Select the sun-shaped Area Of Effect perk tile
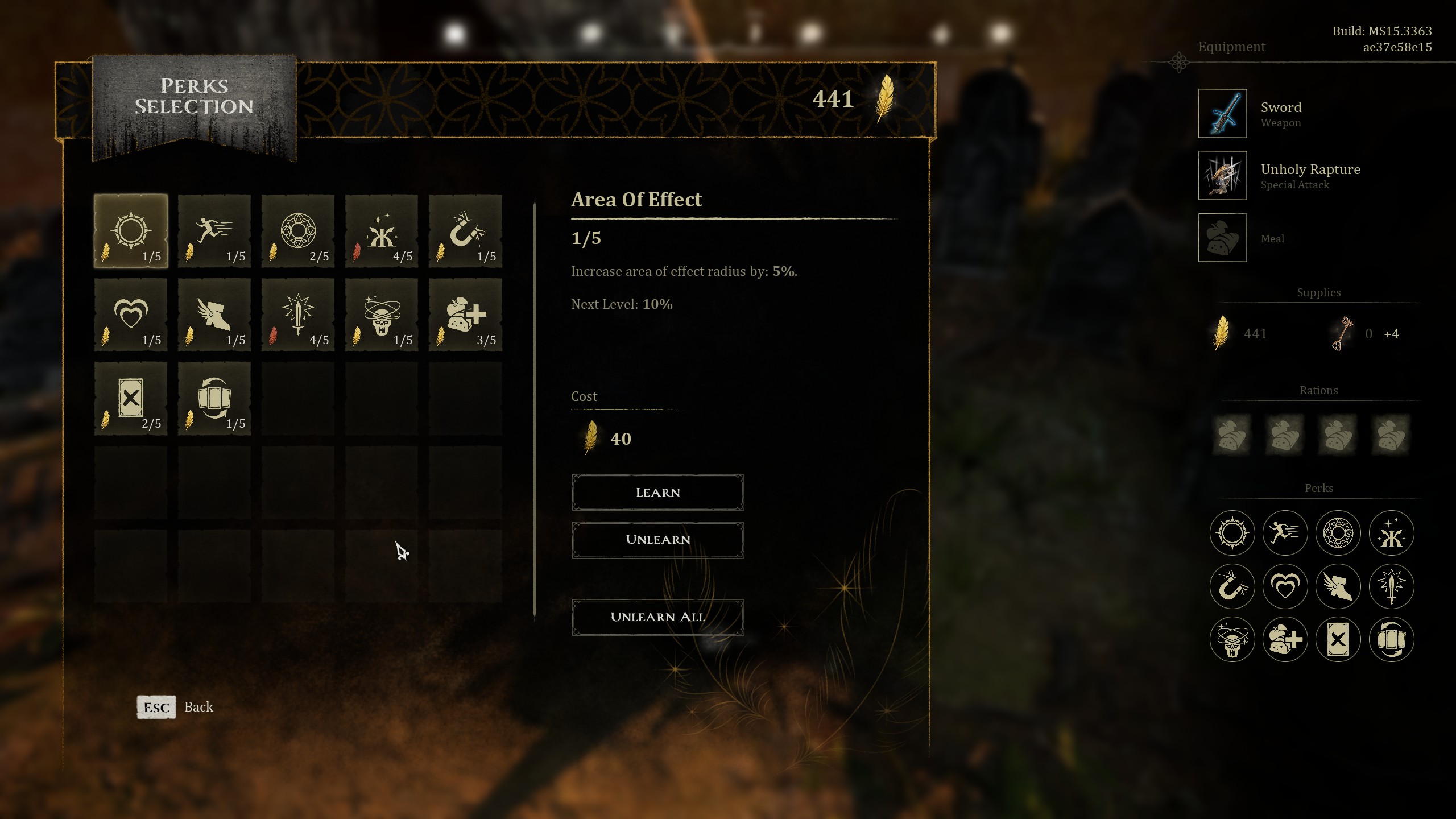The width and height of the screenshot is (1456, 819). coord(131,231)
